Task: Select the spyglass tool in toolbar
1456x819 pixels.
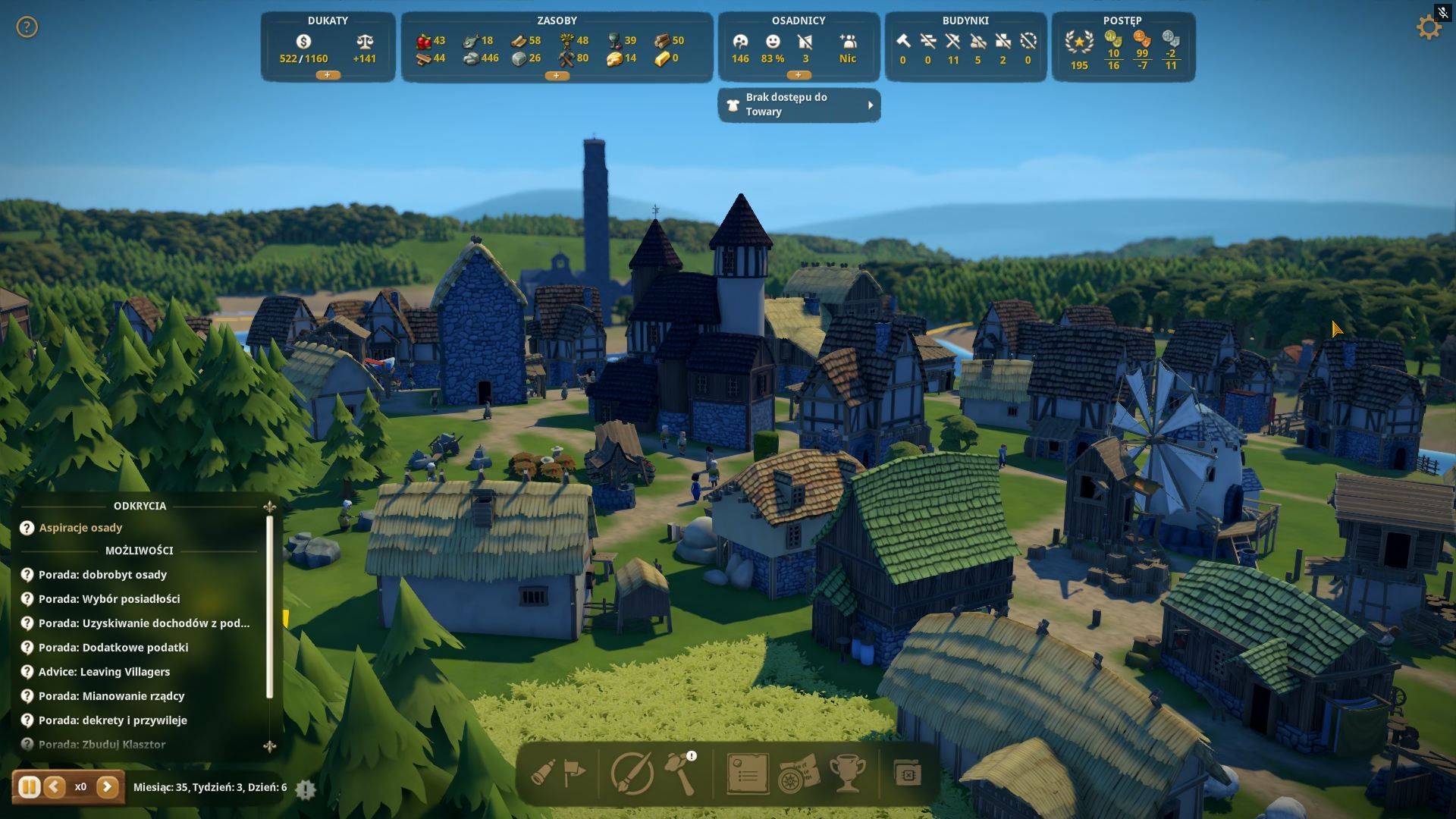Action: 543,773
